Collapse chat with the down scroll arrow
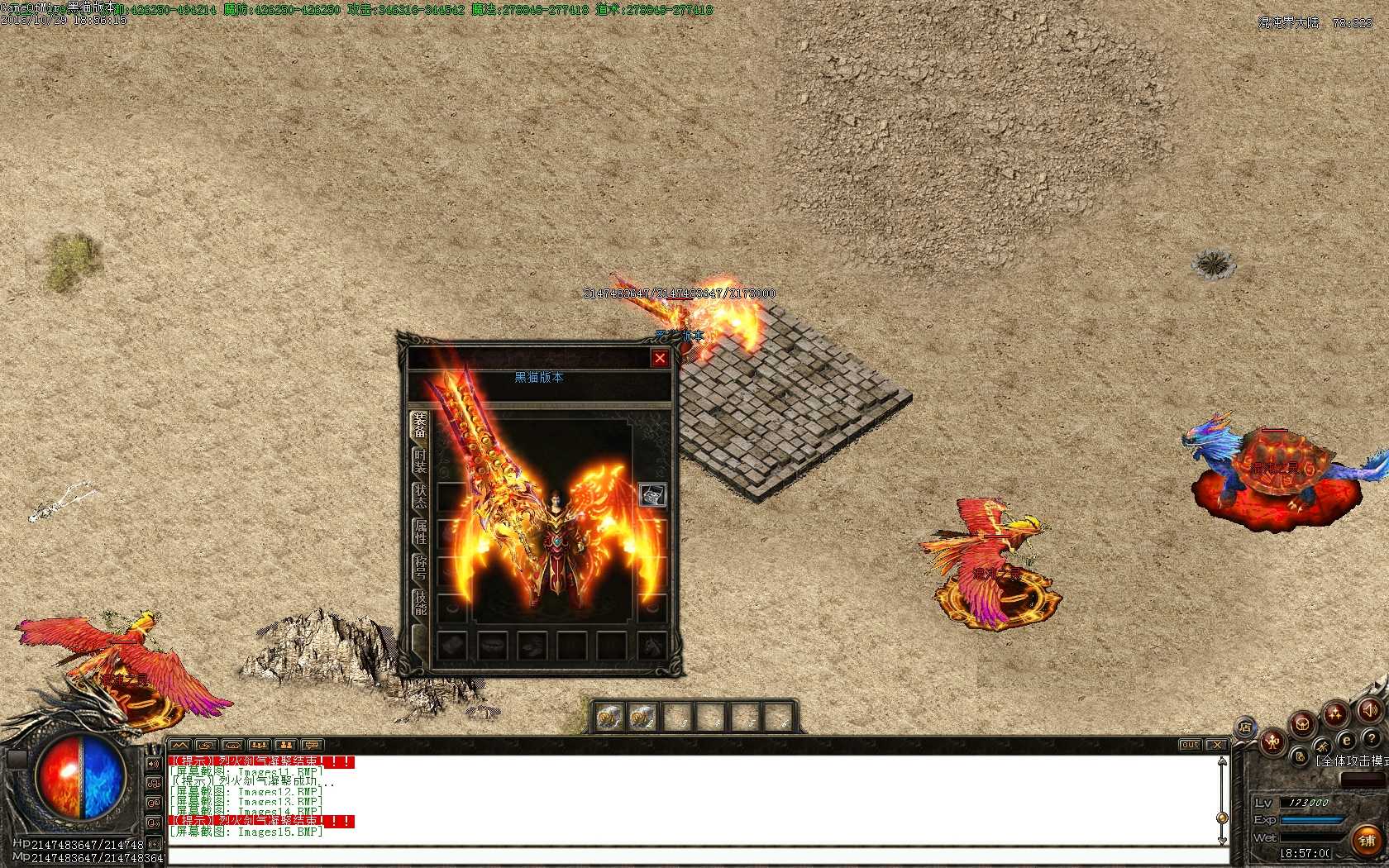 point(1221,839)
